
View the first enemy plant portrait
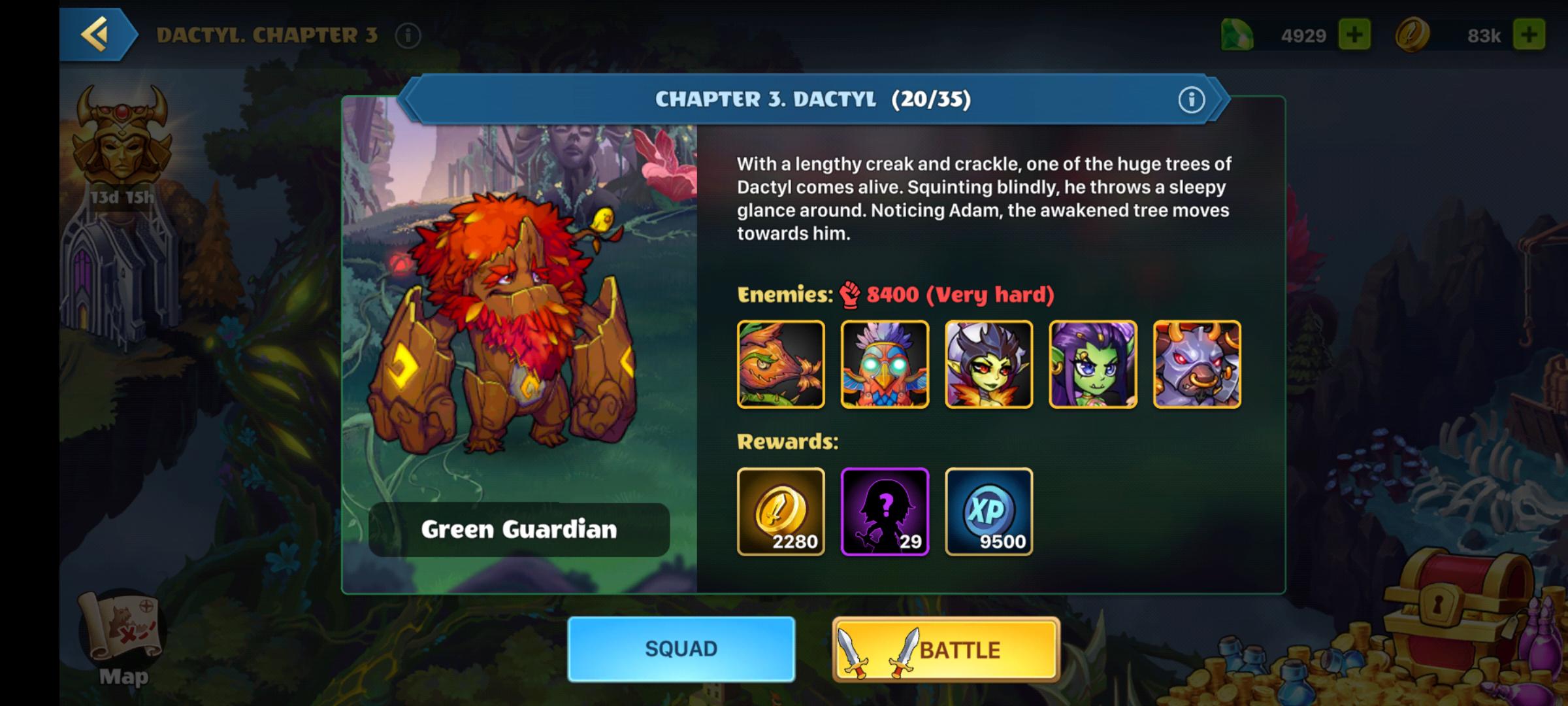(781, 364)
